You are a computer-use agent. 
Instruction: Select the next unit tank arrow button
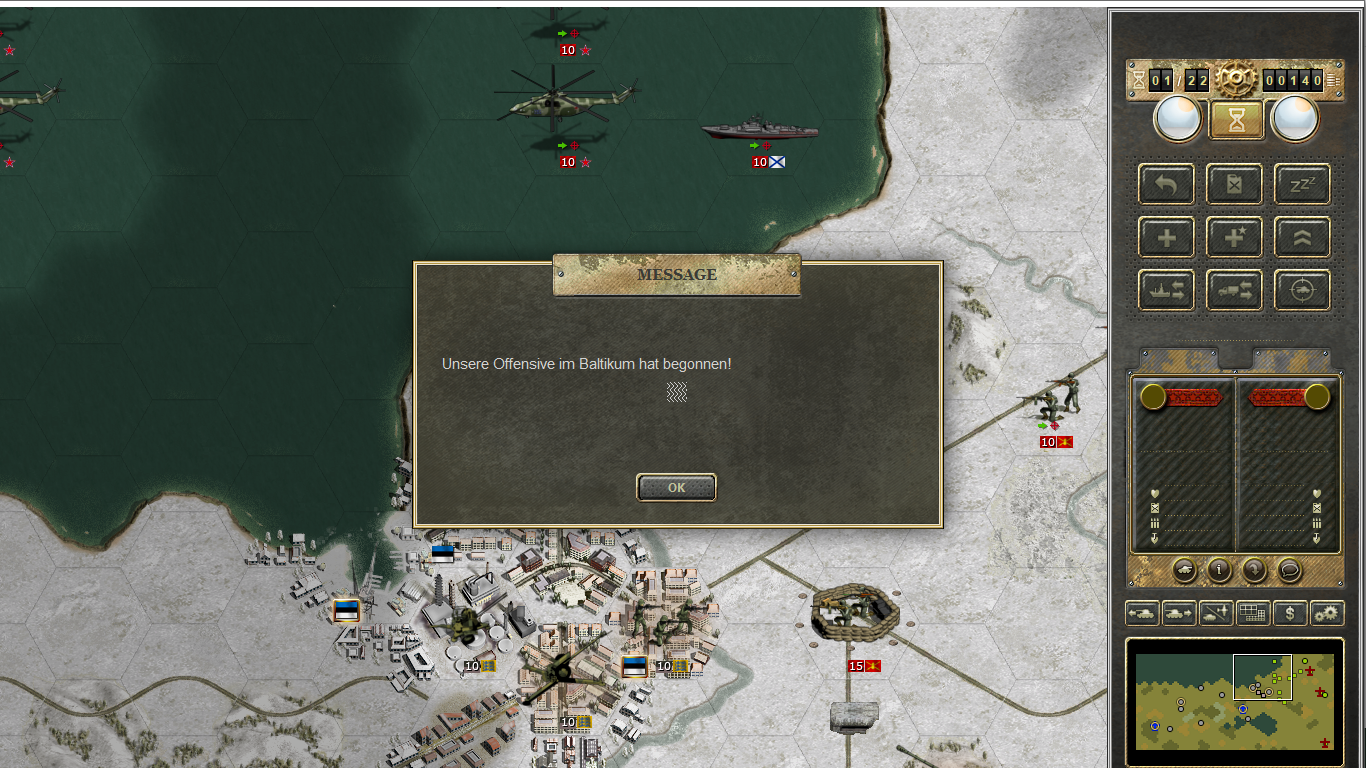[x=1179, y=613]
